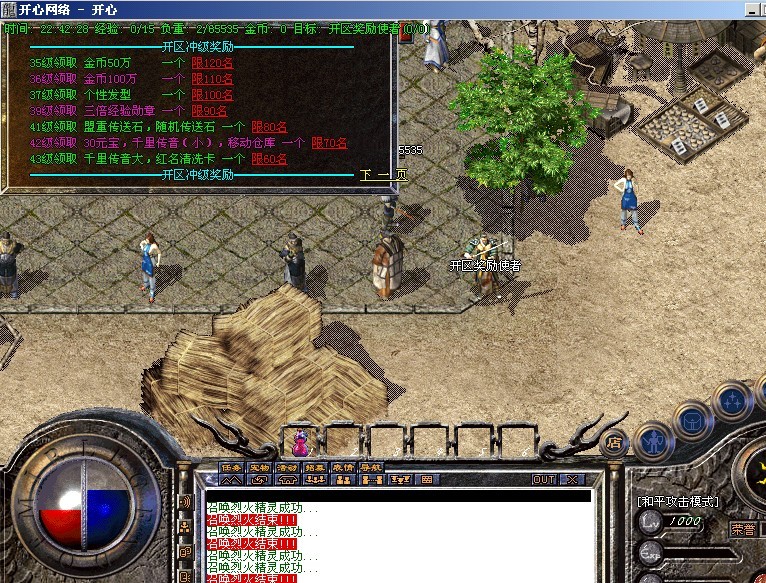Claim the level 37 reward link 限100名
766x583 pixels.
click(212, 94)
